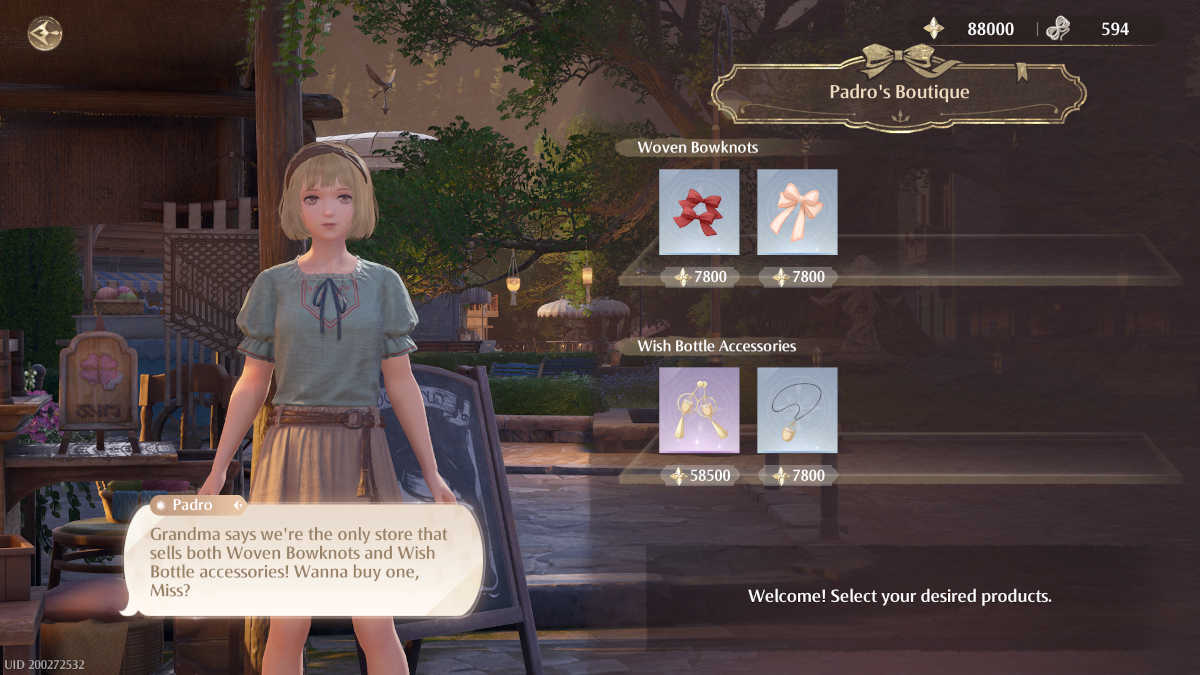Pick the black cord necklace accessory
Viewport: 1200px width, 675px height.
(797, 410)
